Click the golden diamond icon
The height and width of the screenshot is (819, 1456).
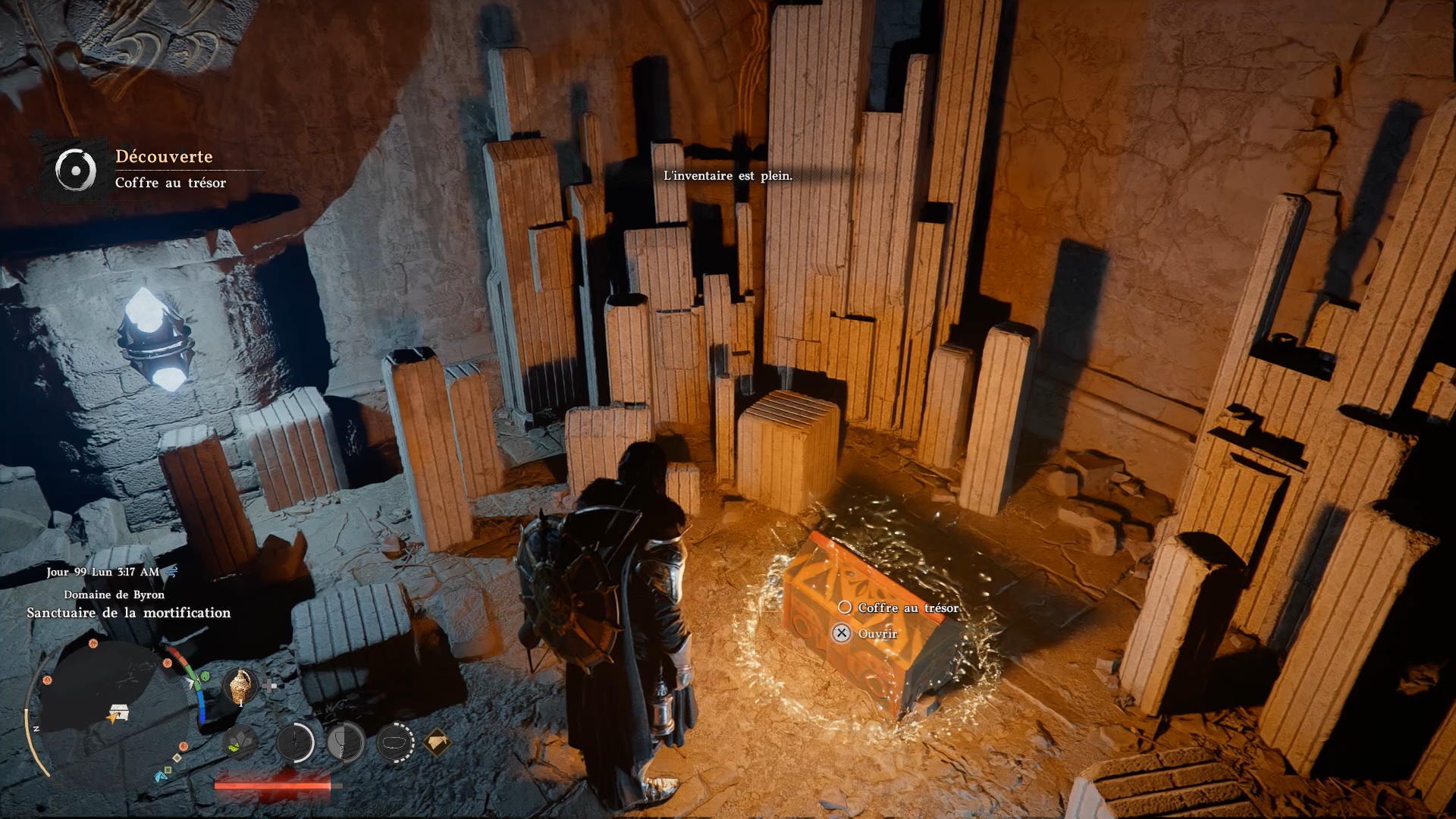tap(436, 741)
